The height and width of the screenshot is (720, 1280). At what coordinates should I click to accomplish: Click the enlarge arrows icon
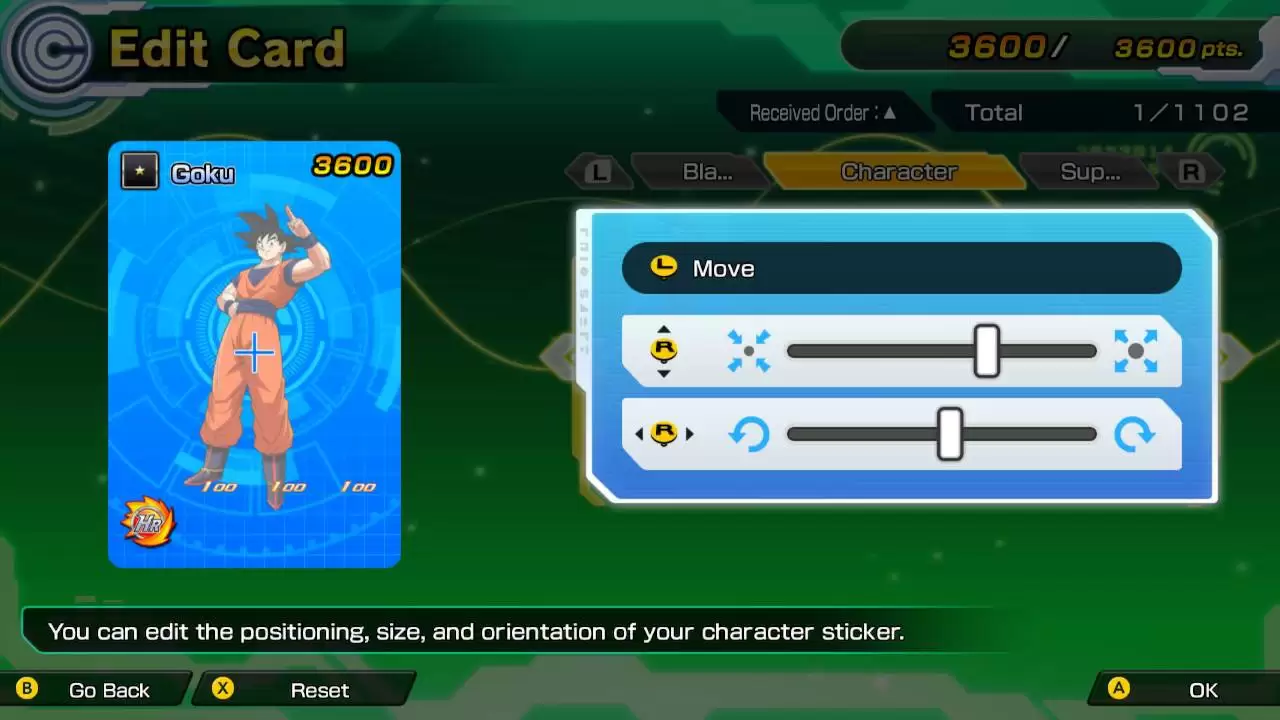1135,351
